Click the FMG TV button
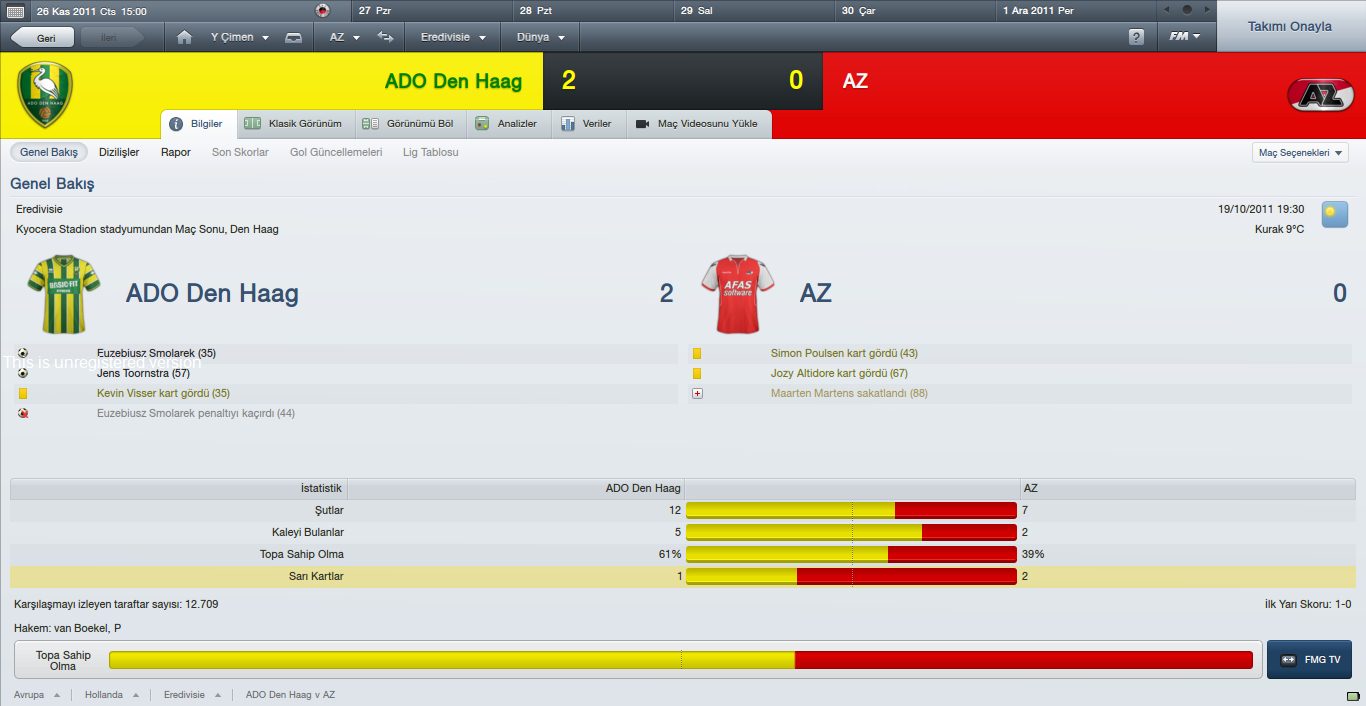1366x706 pixels. coord(1309,660)
